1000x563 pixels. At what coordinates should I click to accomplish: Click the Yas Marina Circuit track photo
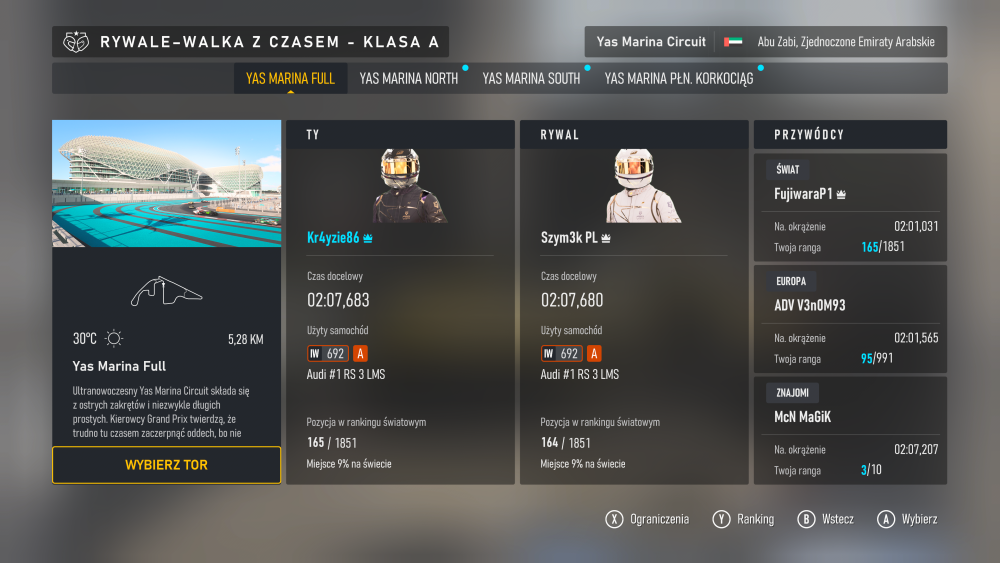[x=166, y=183]
